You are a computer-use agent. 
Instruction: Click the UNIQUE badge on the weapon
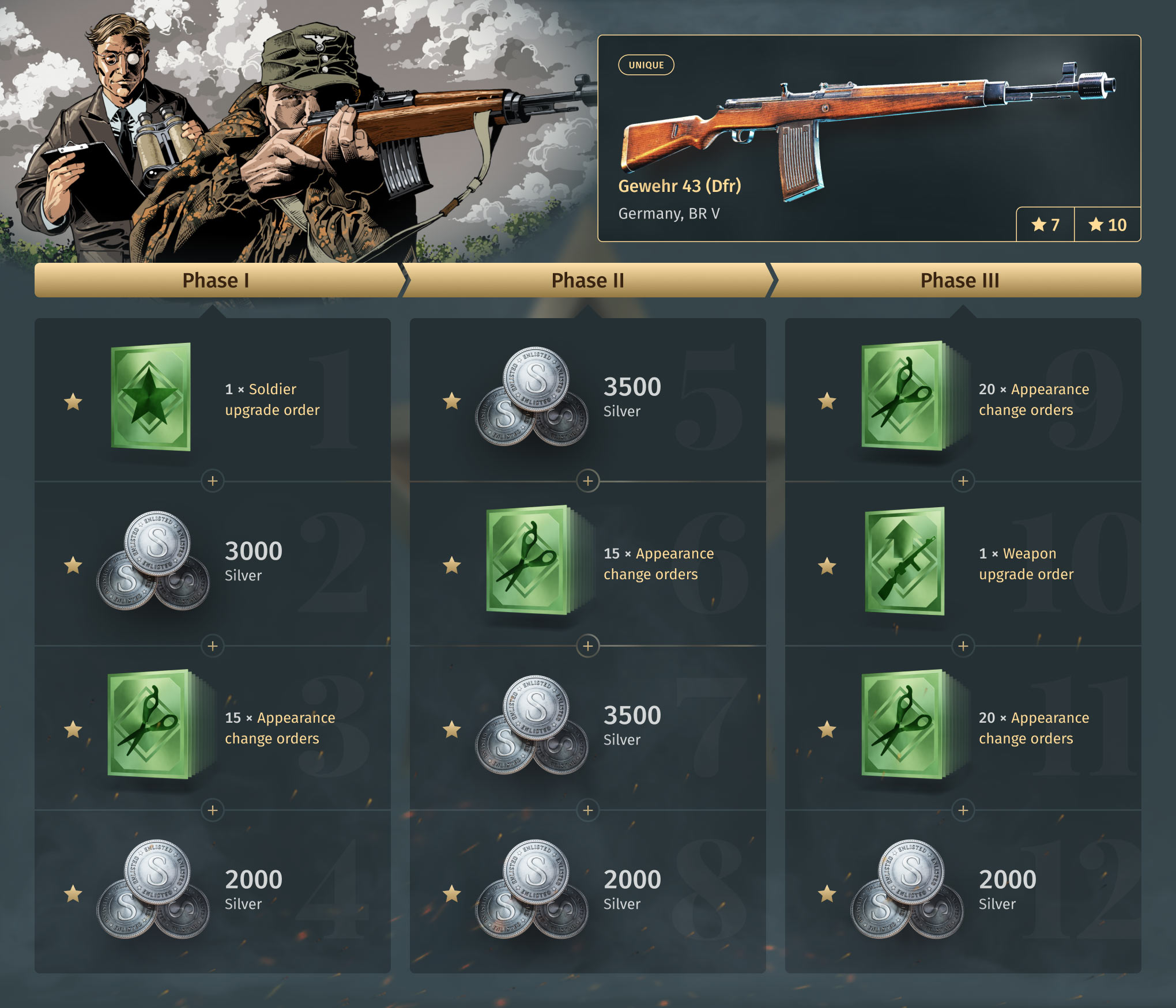(x=646, y=65)
